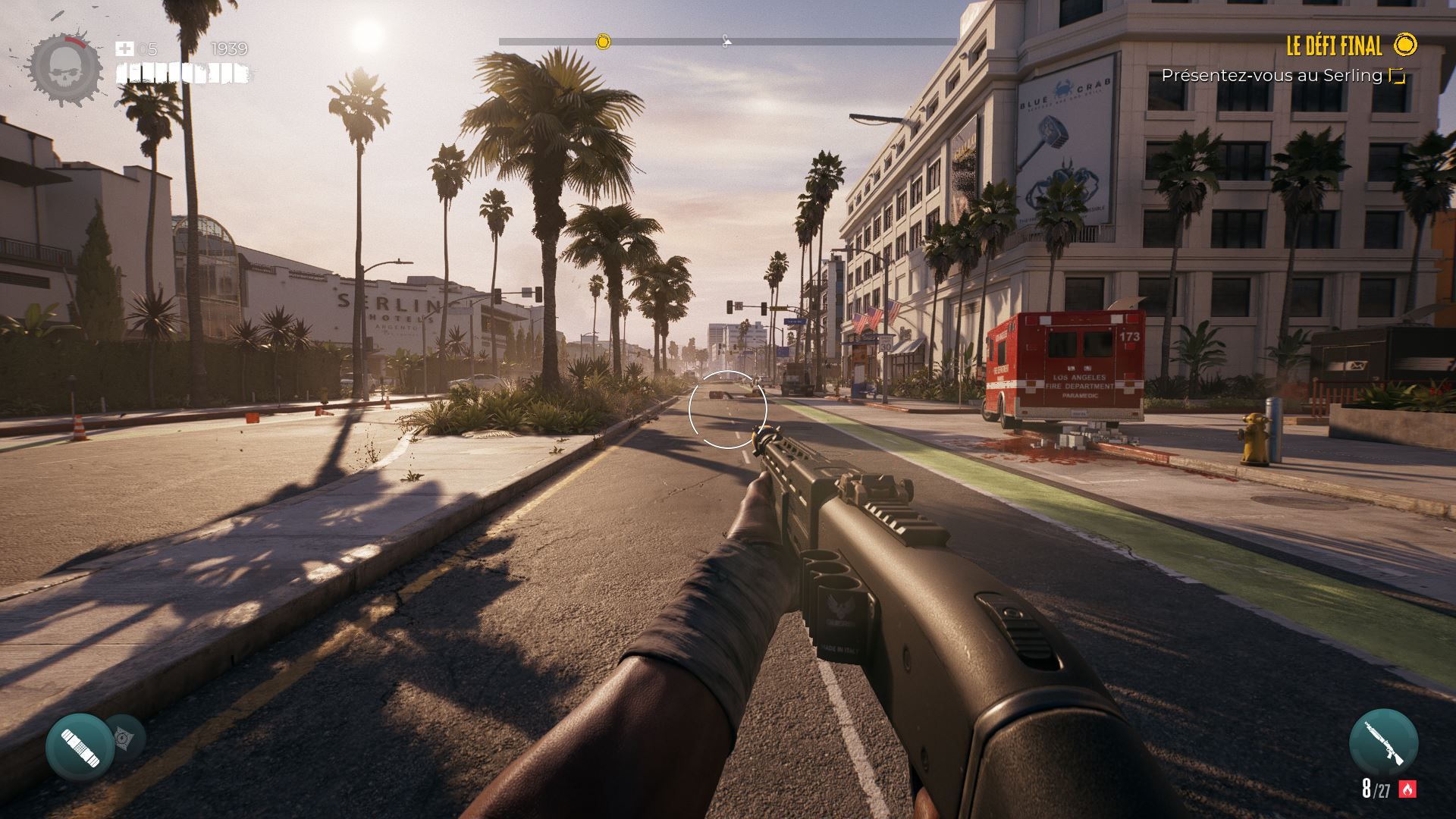The width and height of the screenshot is (1456, 819).
Task: Select the equipped shotgun weapon icon
Action: (1383, 743)
